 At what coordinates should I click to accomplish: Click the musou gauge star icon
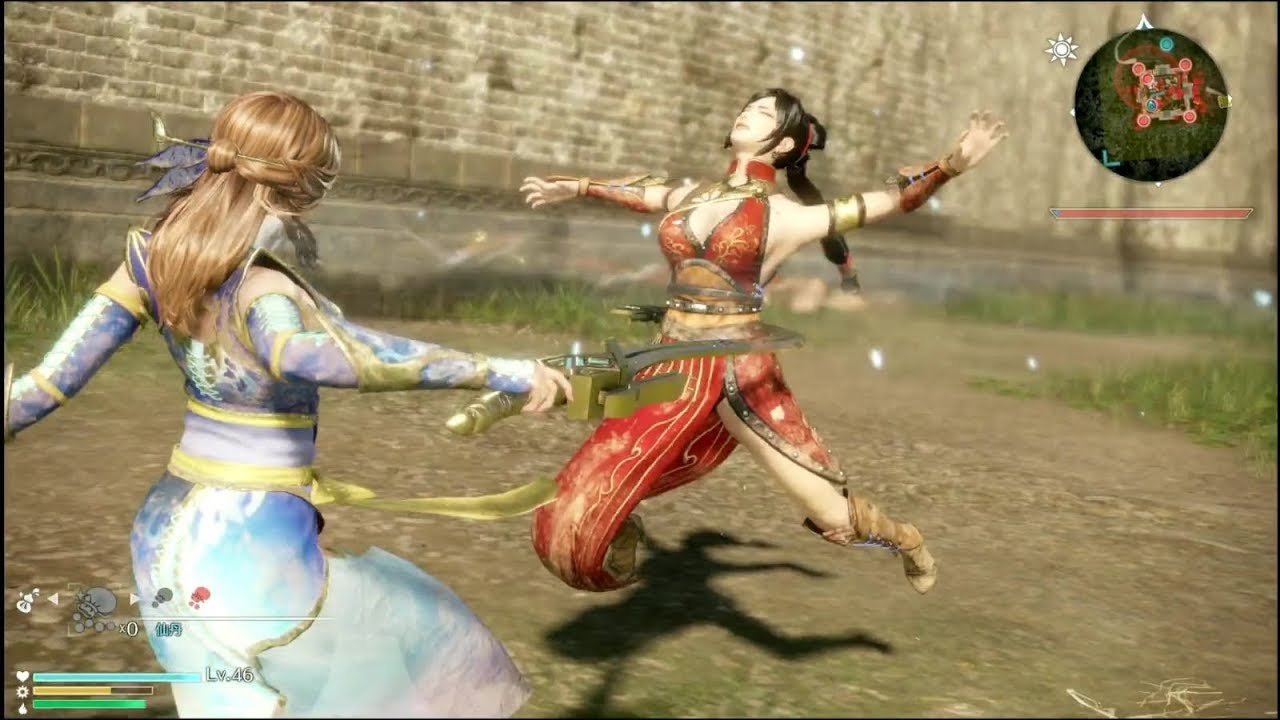pos(21,691)
